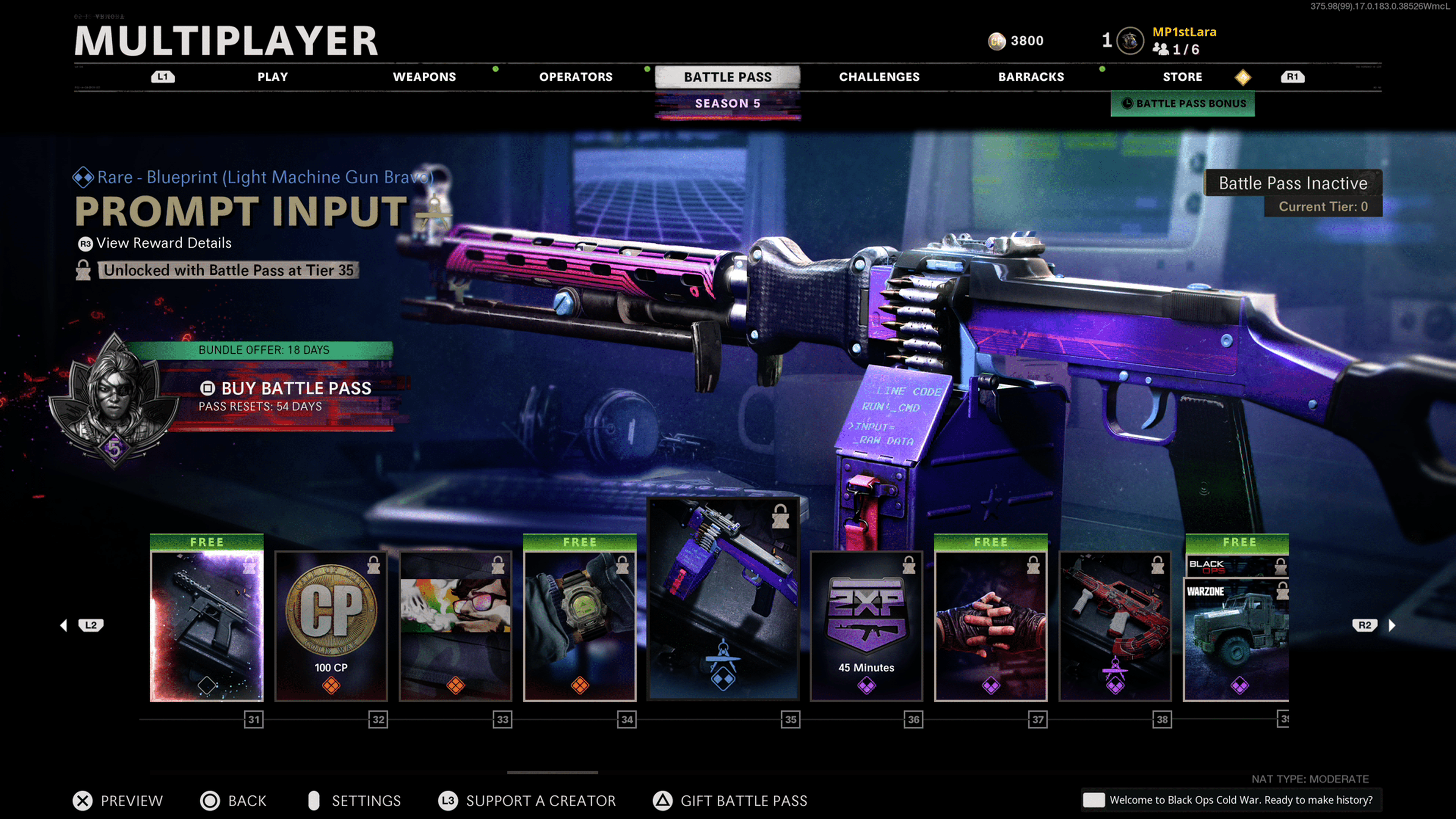Pick the Warzone truck reward tile
The height and width of the screenshot is (819, 1456).
(1236, 639)
